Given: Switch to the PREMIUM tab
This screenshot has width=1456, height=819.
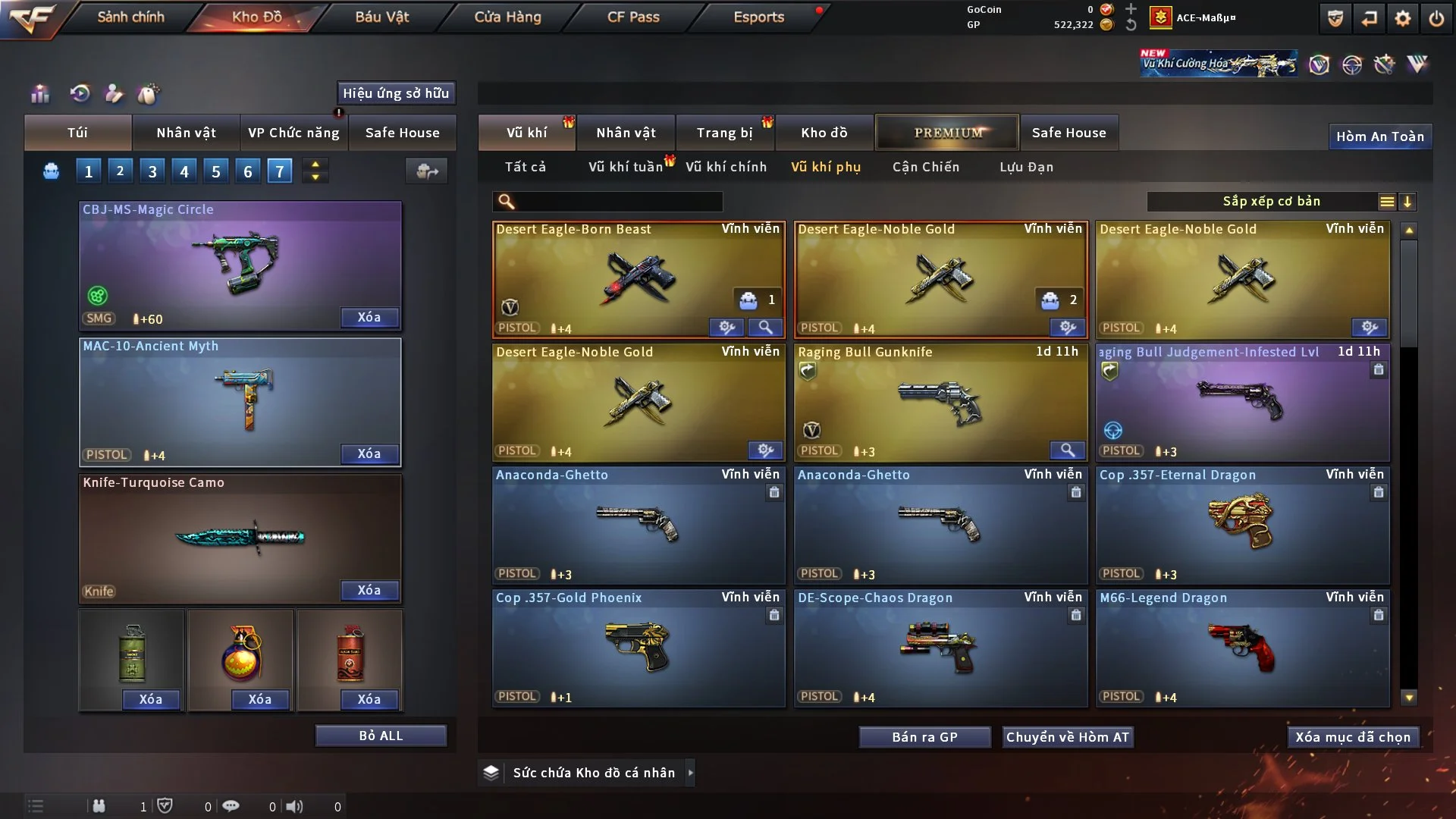Looking at the screenshot, I should (x=947, y=133).
